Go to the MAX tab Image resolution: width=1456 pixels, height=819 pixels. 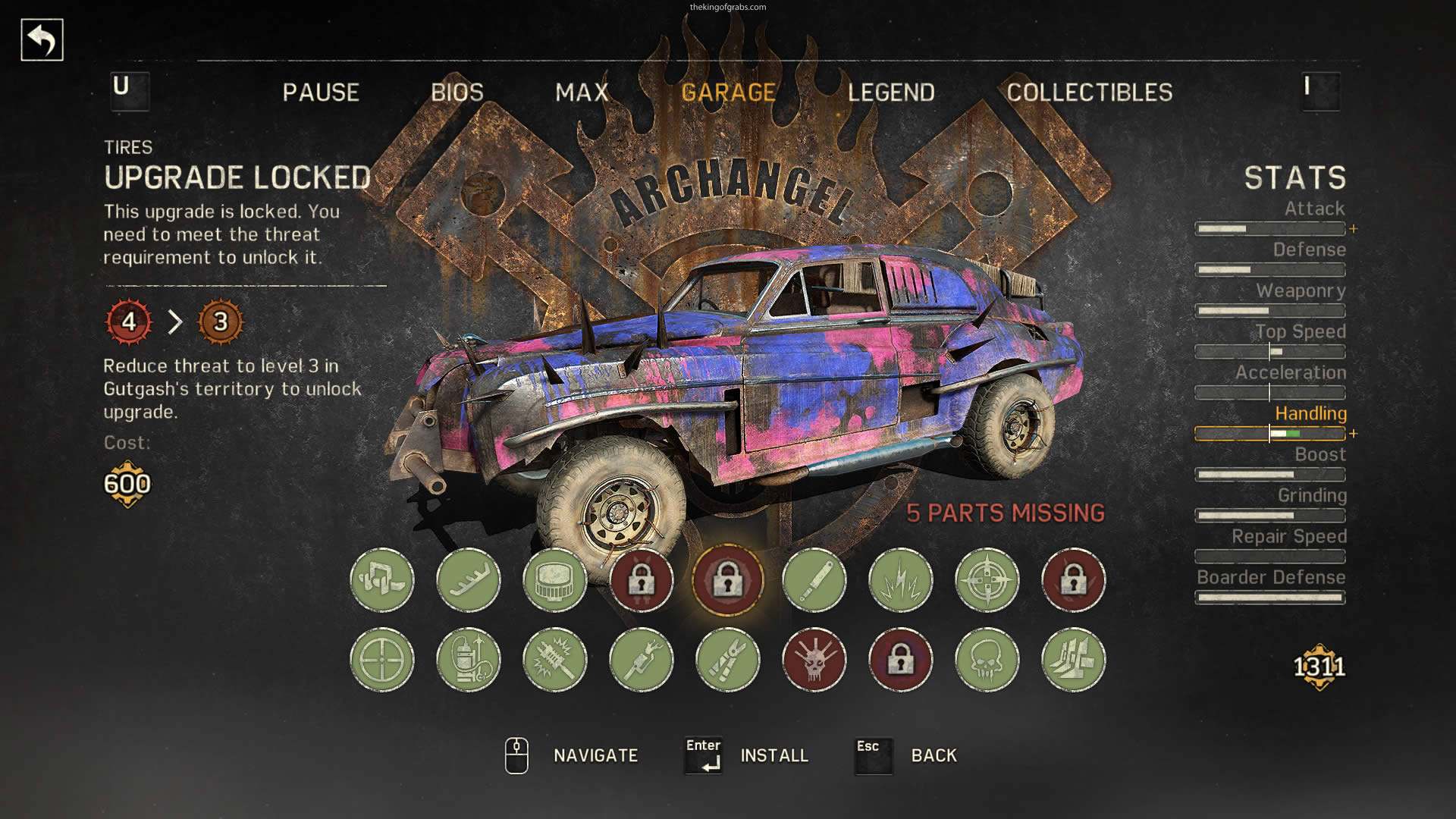582,93
